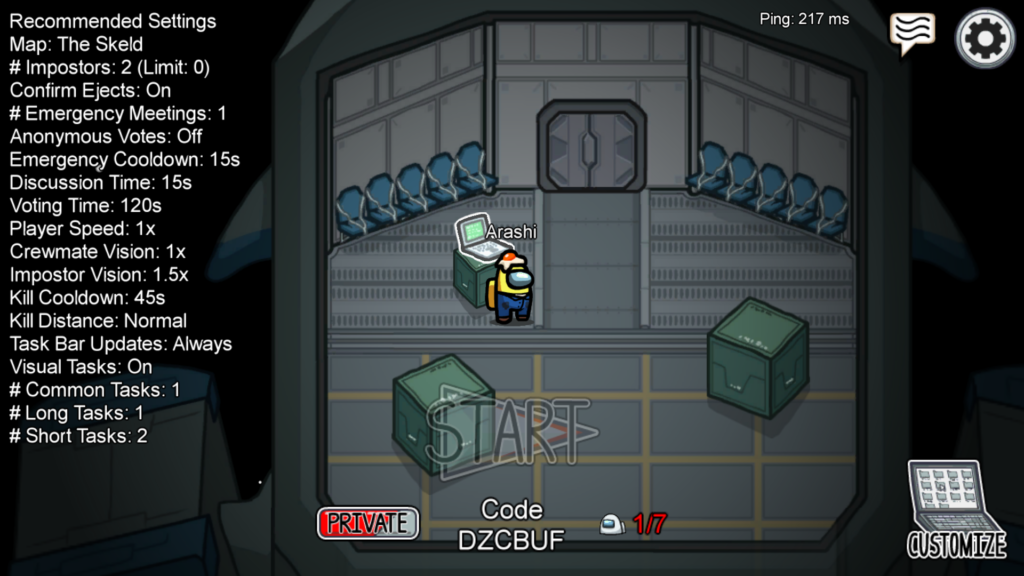The width and height of the screenshot is (1024, 576).
Task: Open the Customize laptop menu
Action: [x=957, y=510]
